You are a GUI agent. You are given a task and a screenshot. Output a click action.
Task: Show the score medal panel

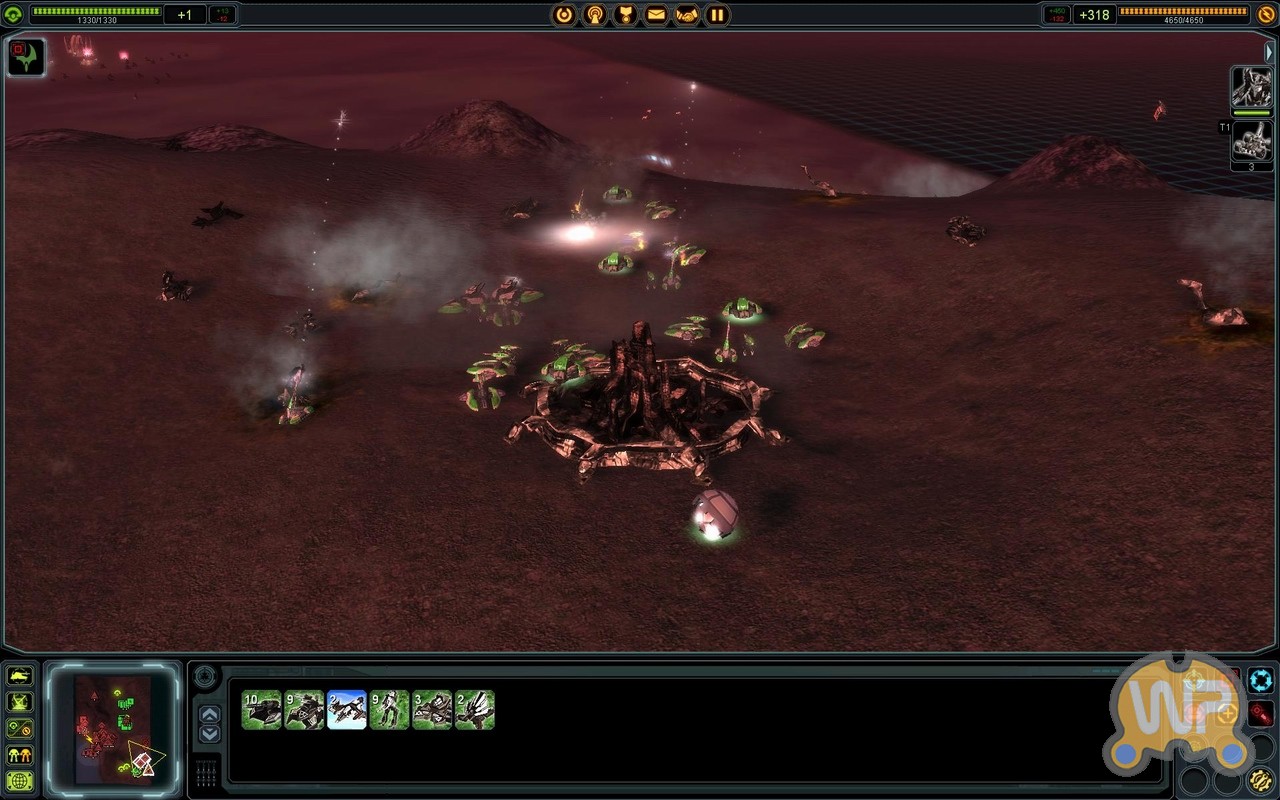pos(626,15)
